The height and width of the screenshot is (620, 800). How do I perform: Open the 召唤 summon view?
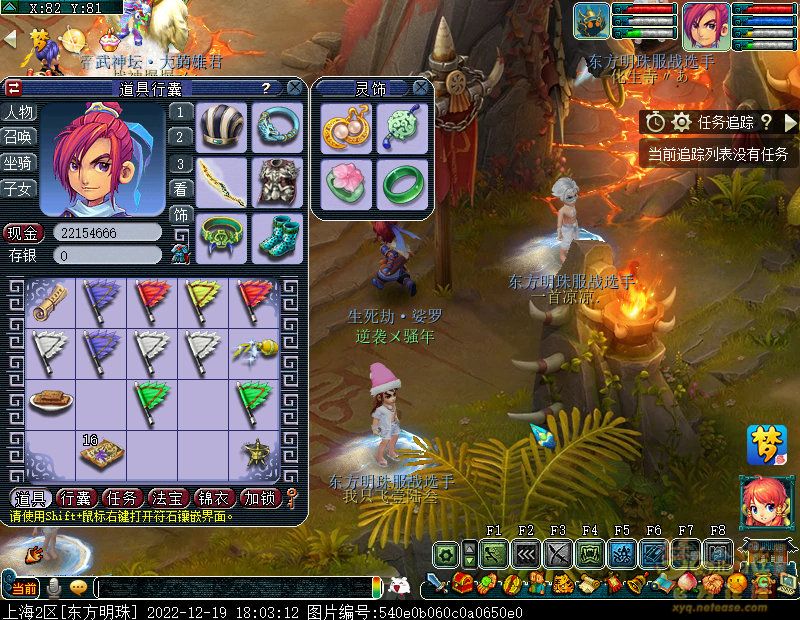18,137
